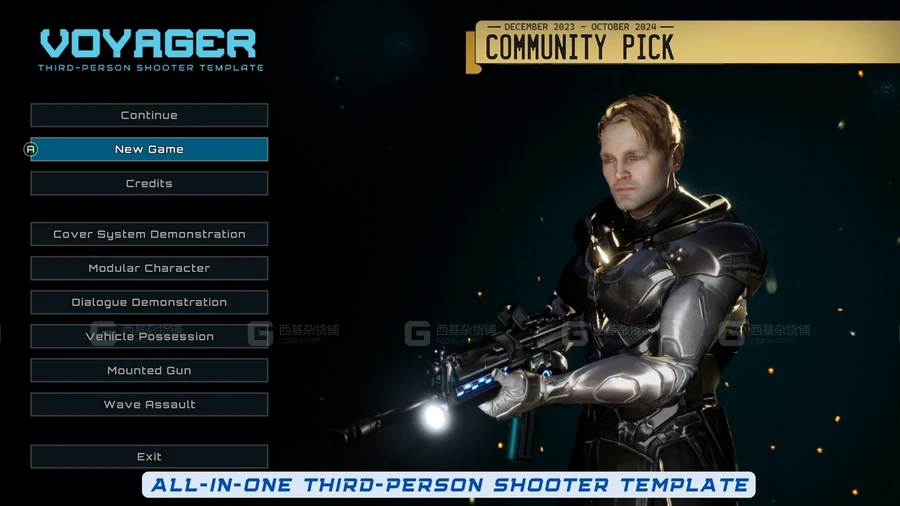
Task: Click the Exit button
Action: (149, 456)
